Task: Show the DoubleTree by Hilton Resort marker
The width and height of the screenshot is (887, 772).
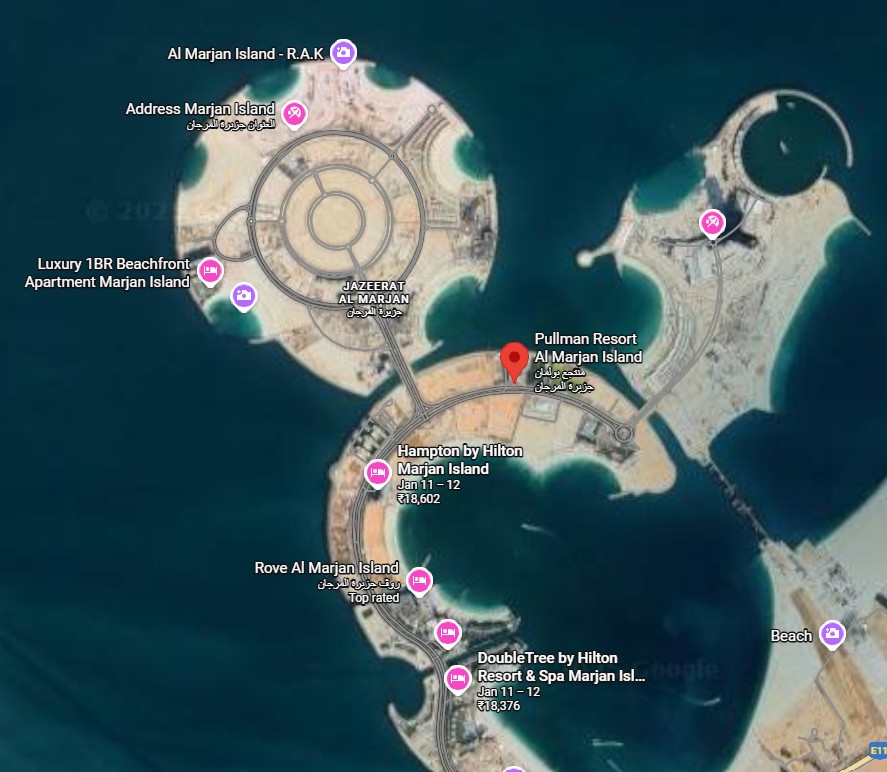Action: click(458, 679)
